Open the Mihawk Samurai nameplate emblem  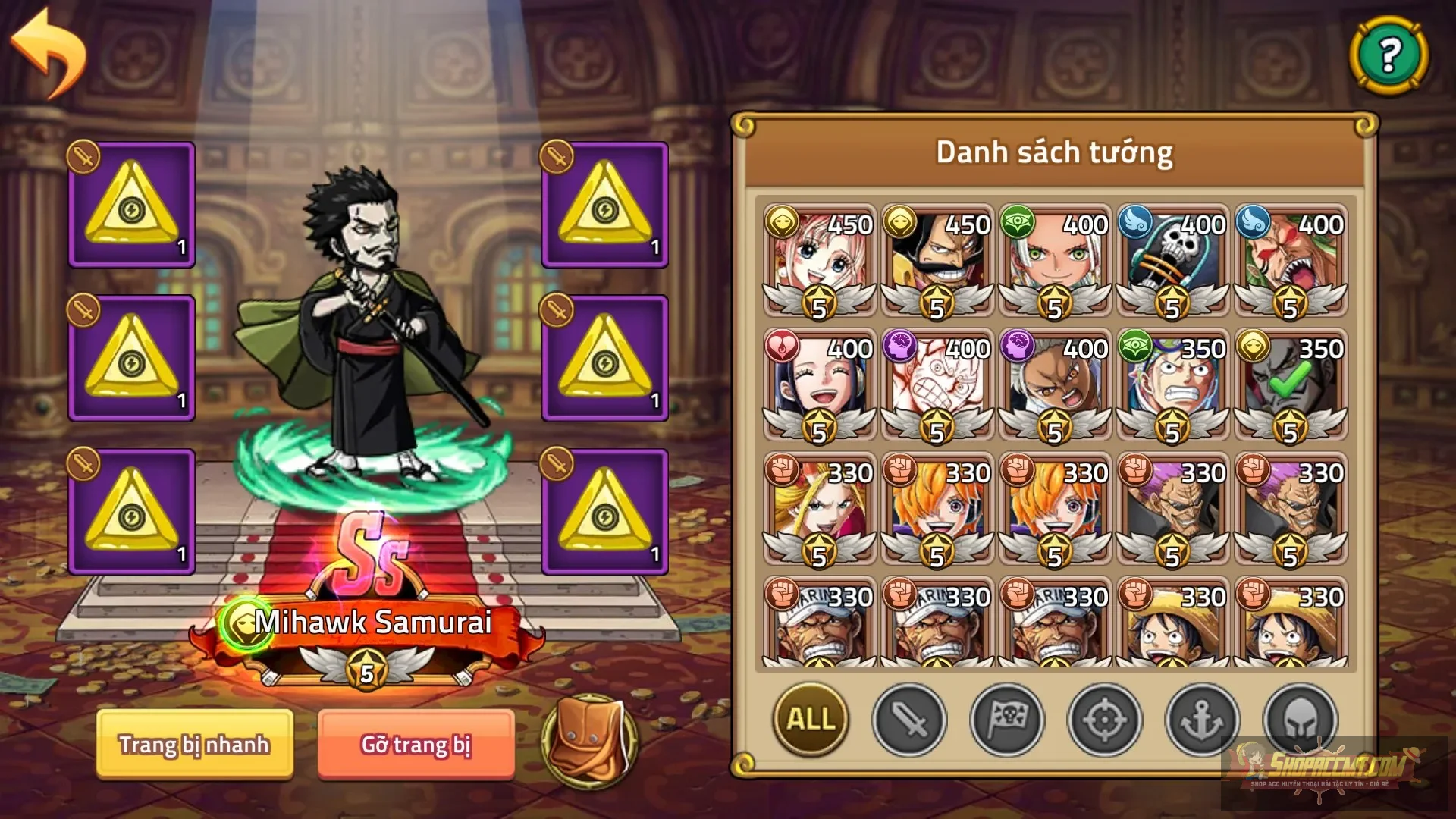coord(244,623)
